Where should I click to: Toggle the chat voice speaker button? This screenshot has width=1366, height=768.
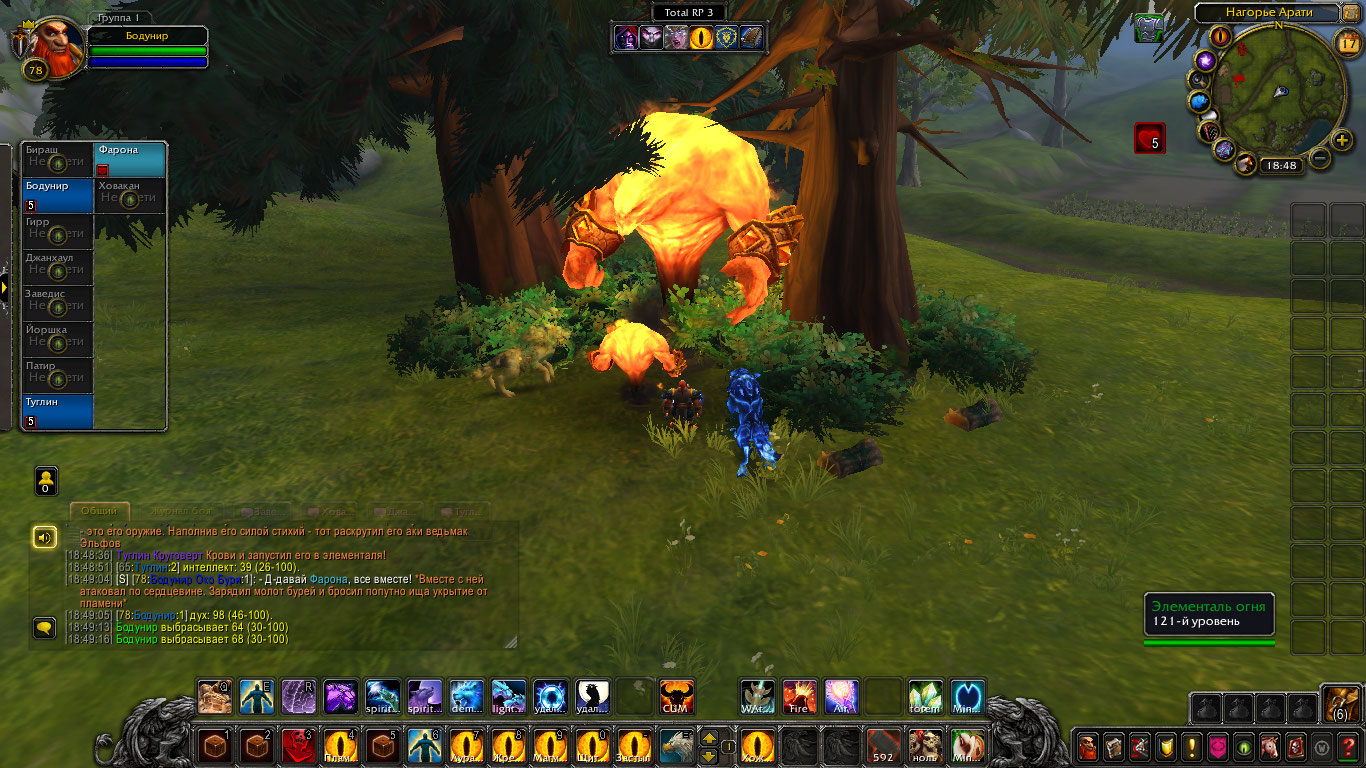44,538
